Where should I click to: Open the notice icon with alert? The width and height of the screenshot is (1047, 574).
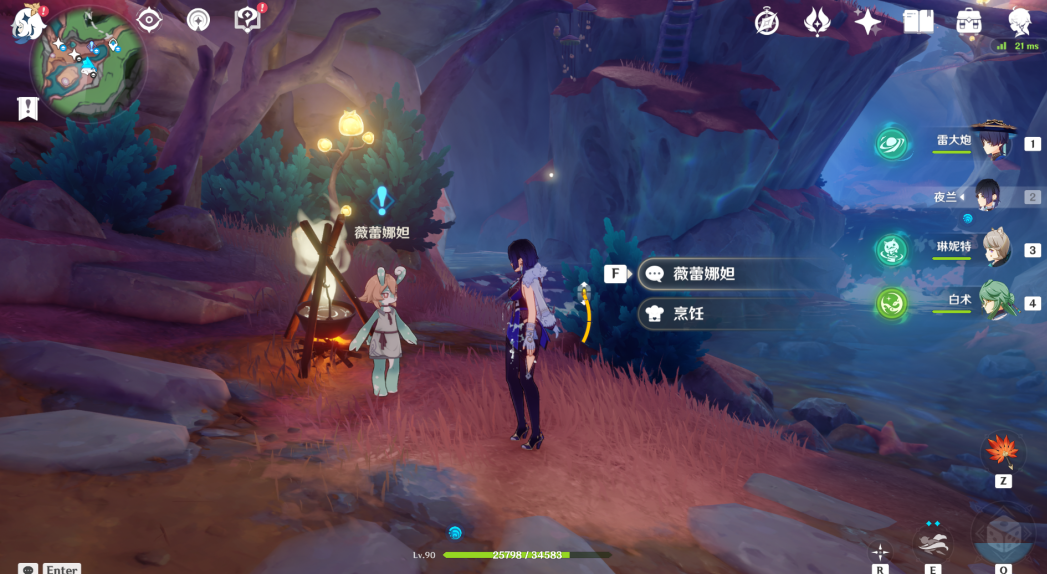tap(246, 19)
